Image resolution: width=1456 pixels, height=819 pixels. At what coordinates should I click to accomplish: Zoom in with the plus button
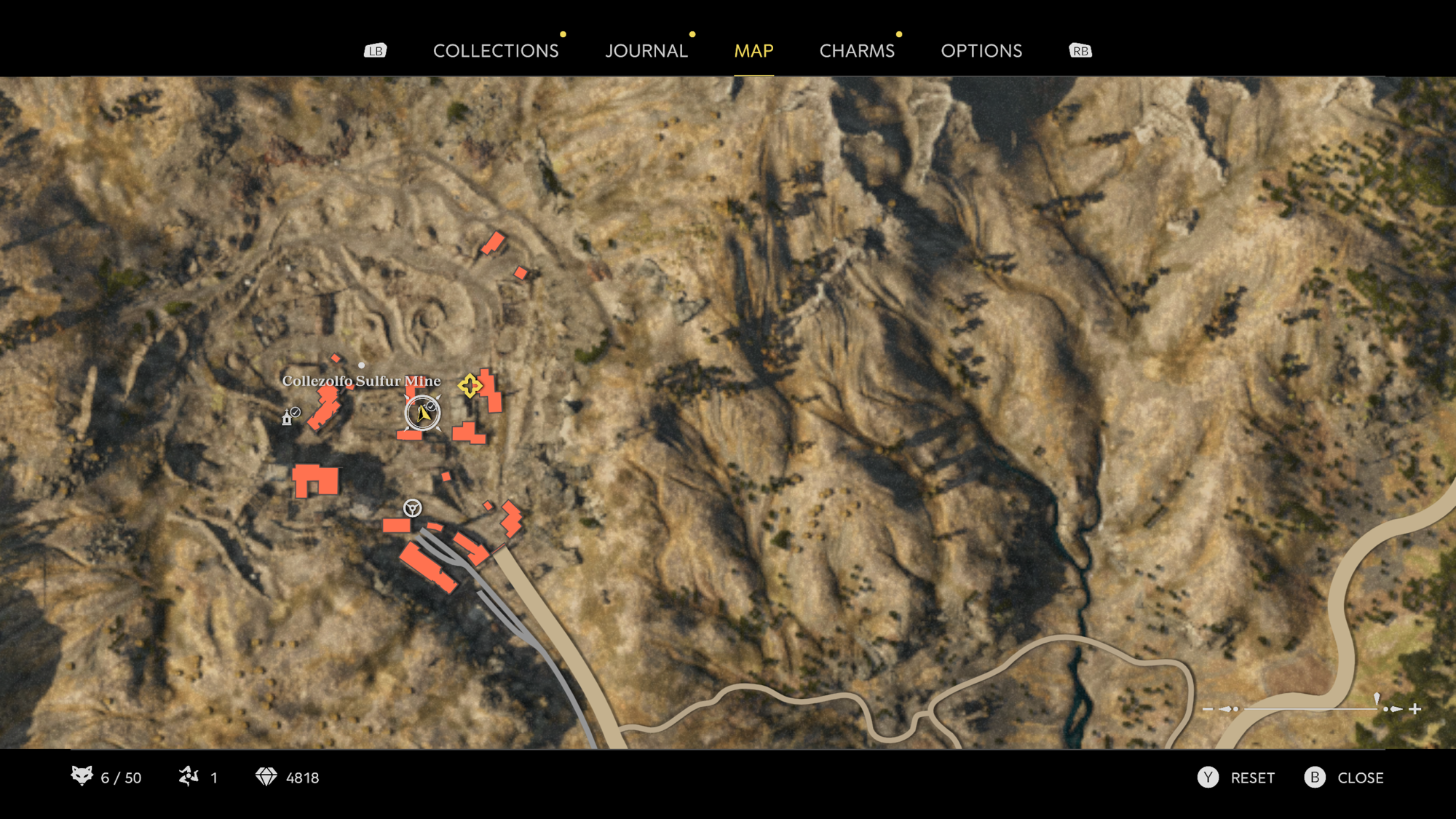[1415, 708]
